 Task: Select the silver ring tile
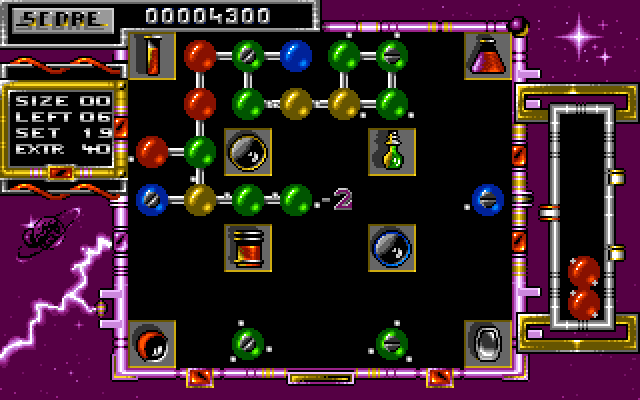(488, 342)
